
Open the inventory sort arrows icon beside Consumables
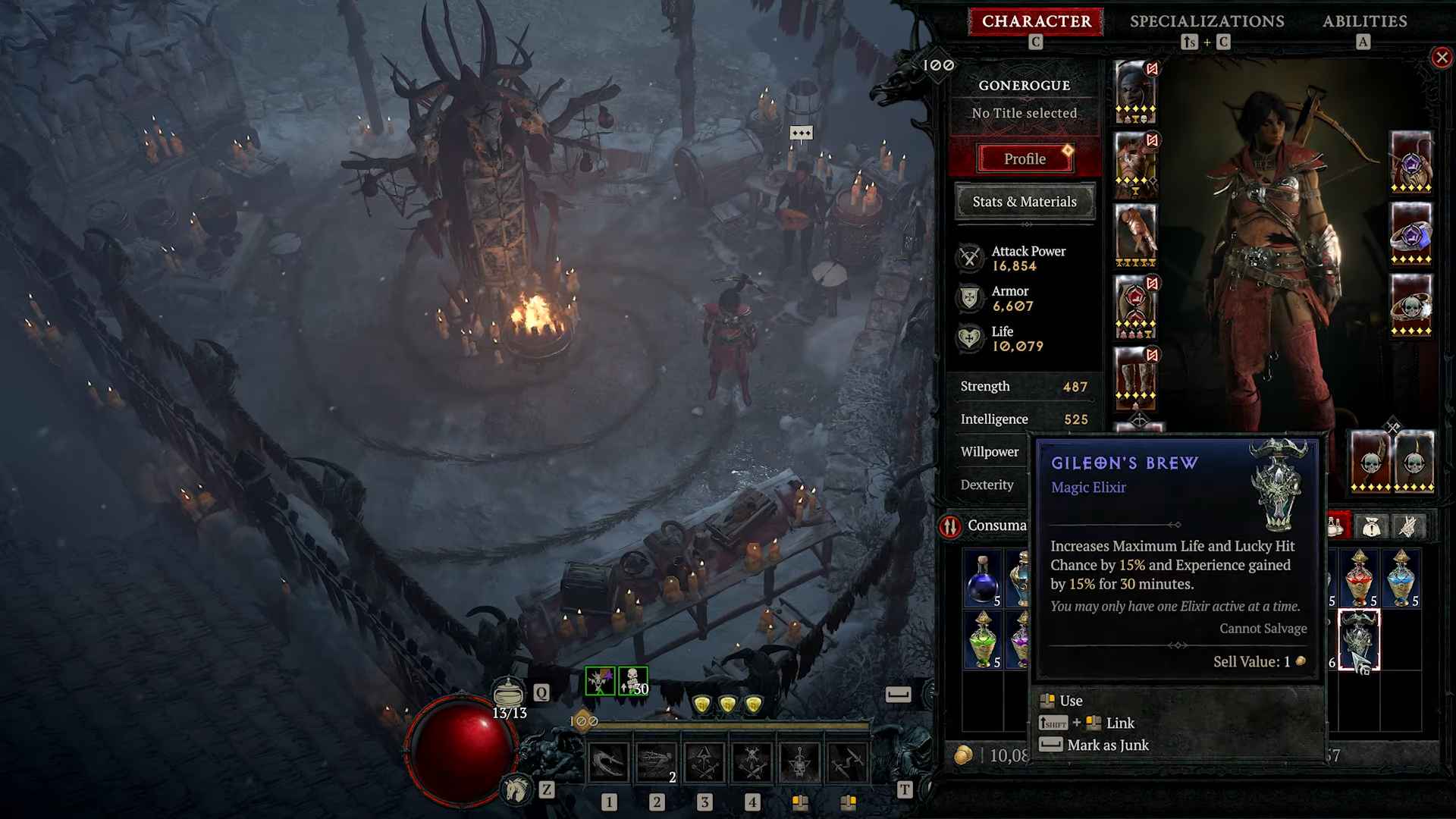pos(952,525)
